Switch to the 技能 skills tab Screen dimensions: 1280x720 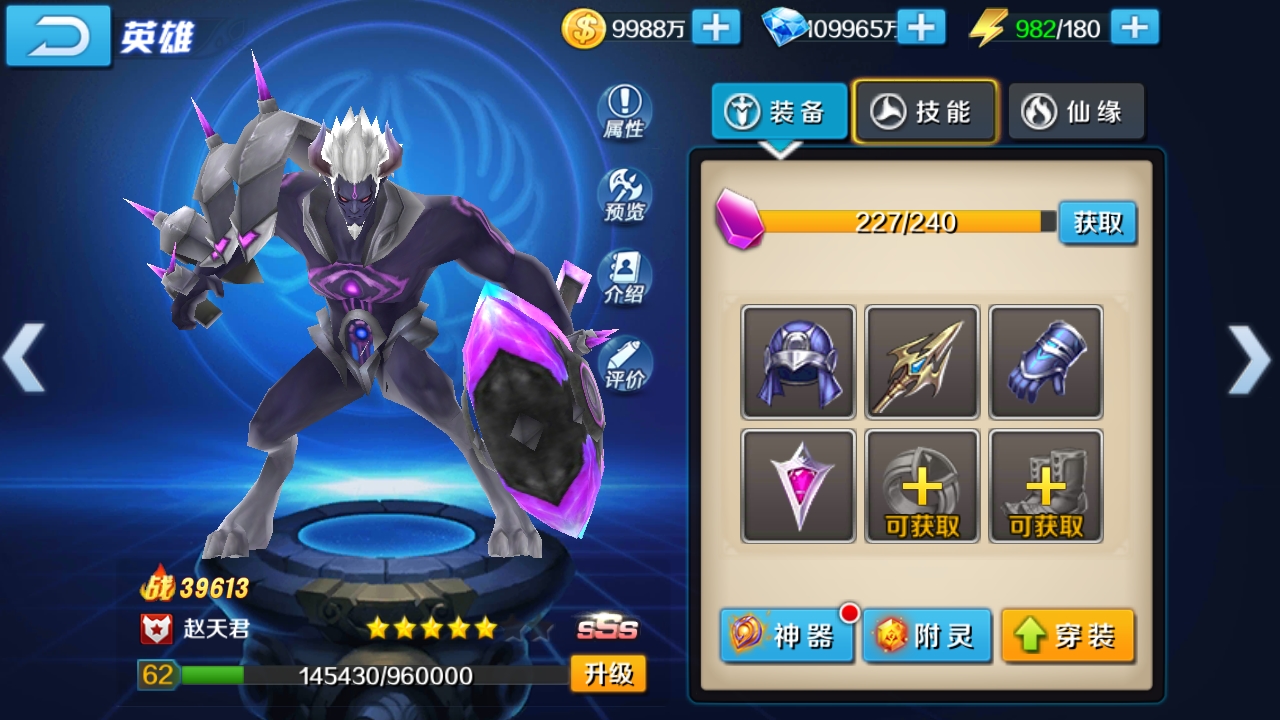(x=925, y=111)
